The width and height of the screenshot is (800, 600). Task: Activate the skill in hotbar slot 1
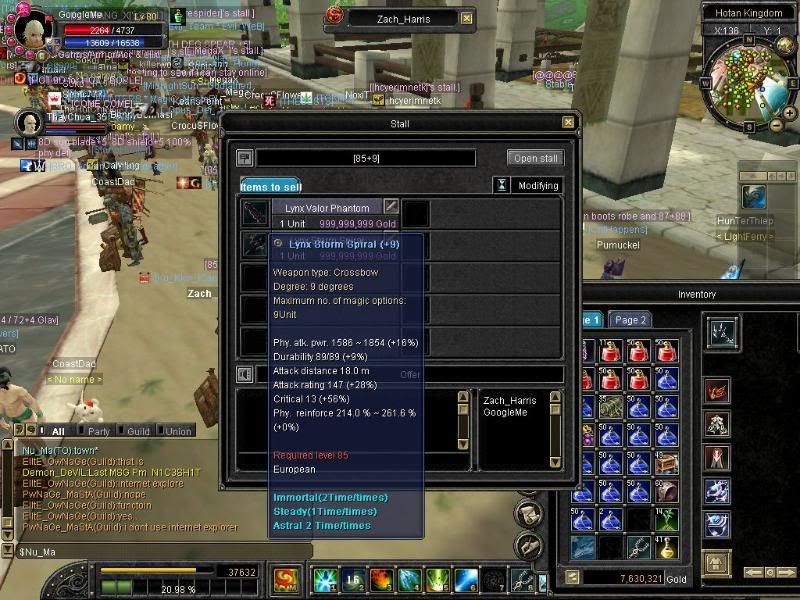[323, 580]
